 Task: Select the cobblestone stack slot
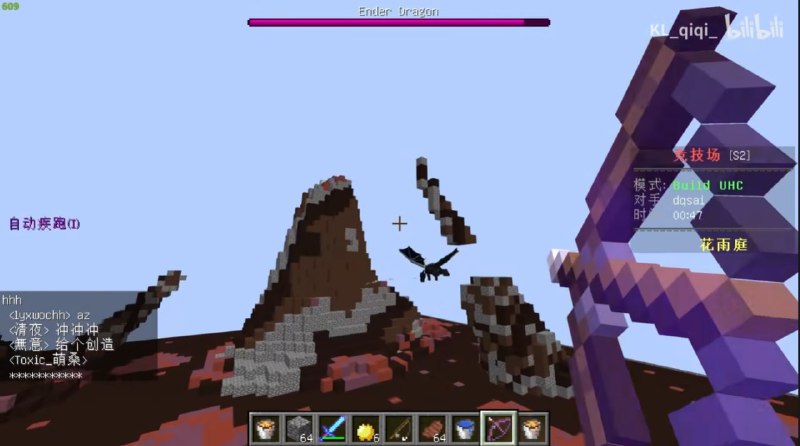(x=298, y=428)
